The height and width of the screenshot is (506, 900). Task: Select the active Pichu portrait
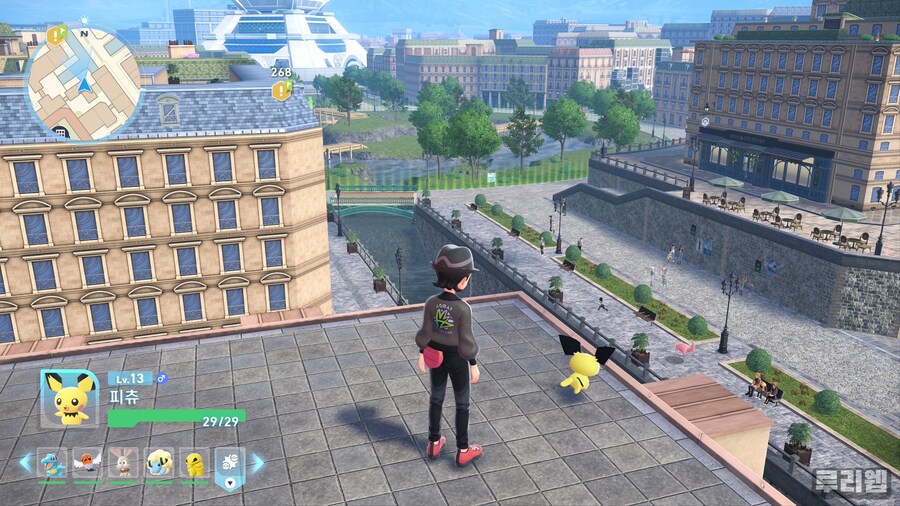pos(69,397)
